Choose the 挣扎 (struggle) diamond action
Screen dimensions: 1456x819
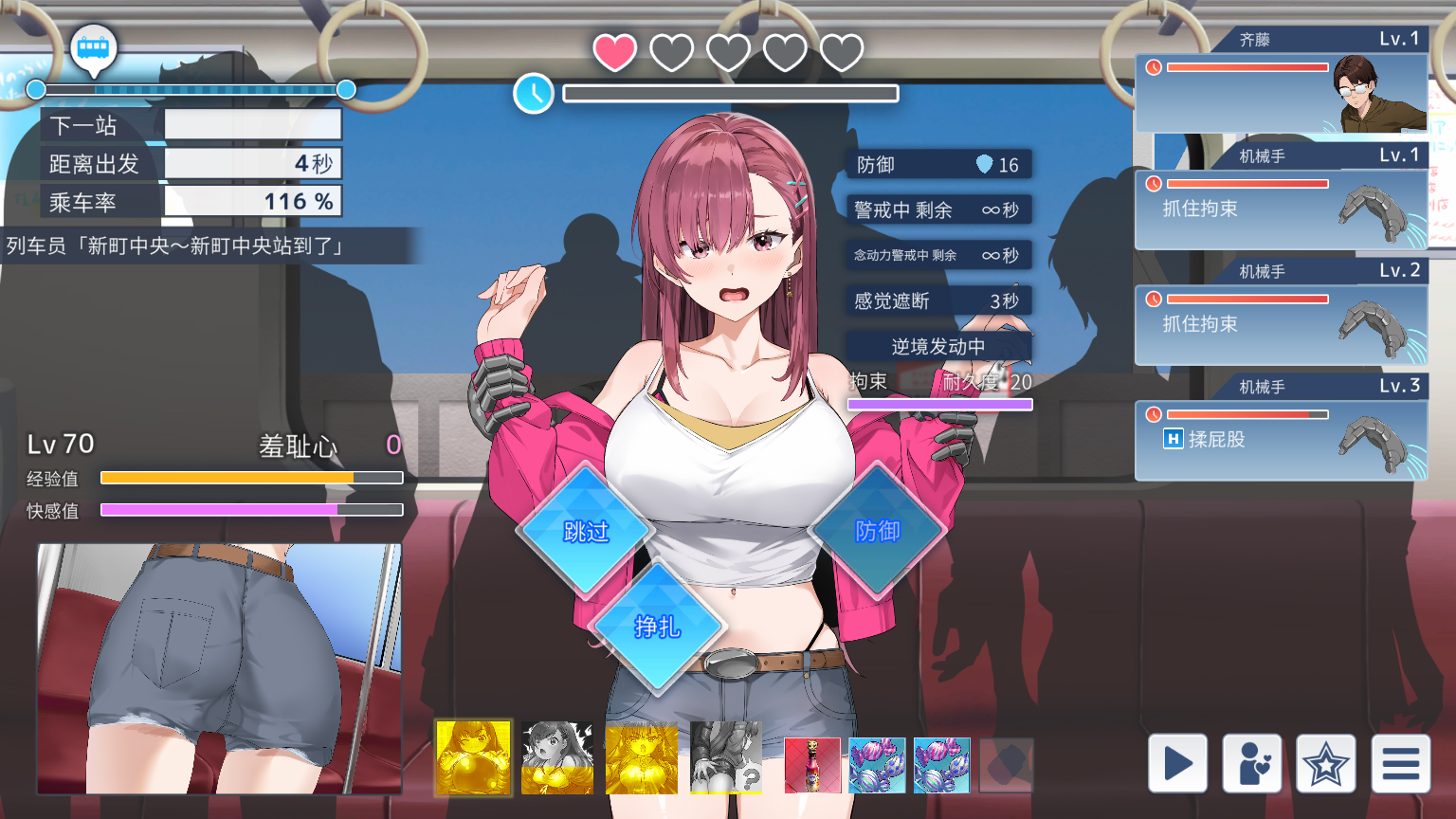coord(657,627)
